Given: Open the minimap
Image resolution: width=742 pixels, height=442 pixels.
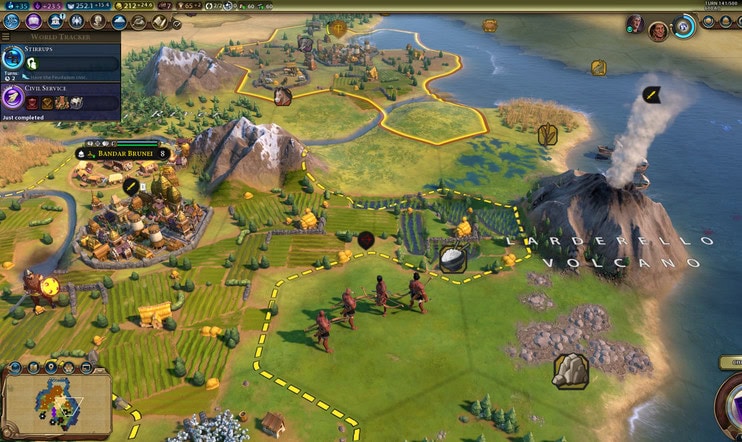Looking at the screenshot, I should 56,402.
